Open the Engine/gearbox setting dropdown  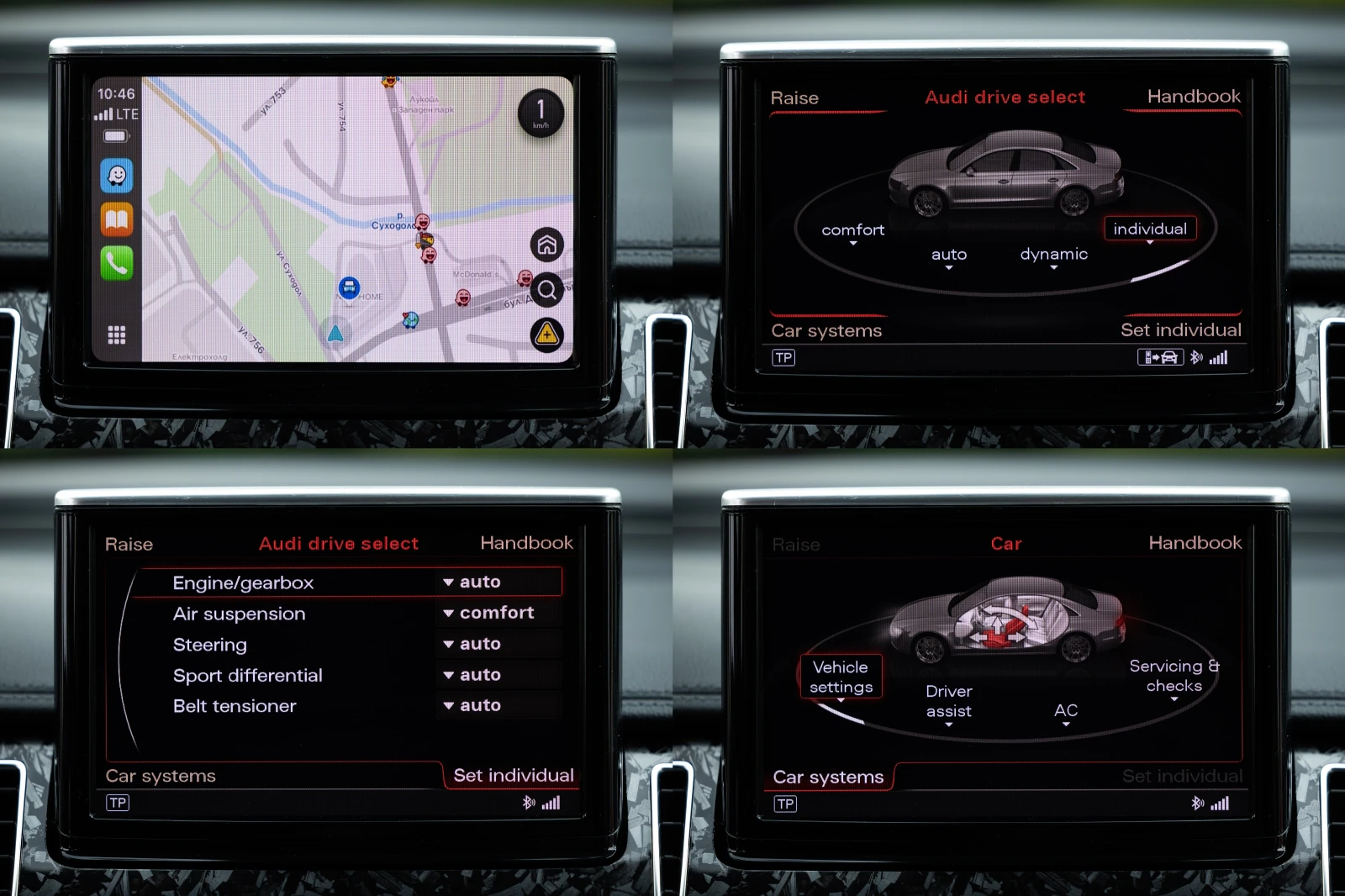tap(473, 582)
